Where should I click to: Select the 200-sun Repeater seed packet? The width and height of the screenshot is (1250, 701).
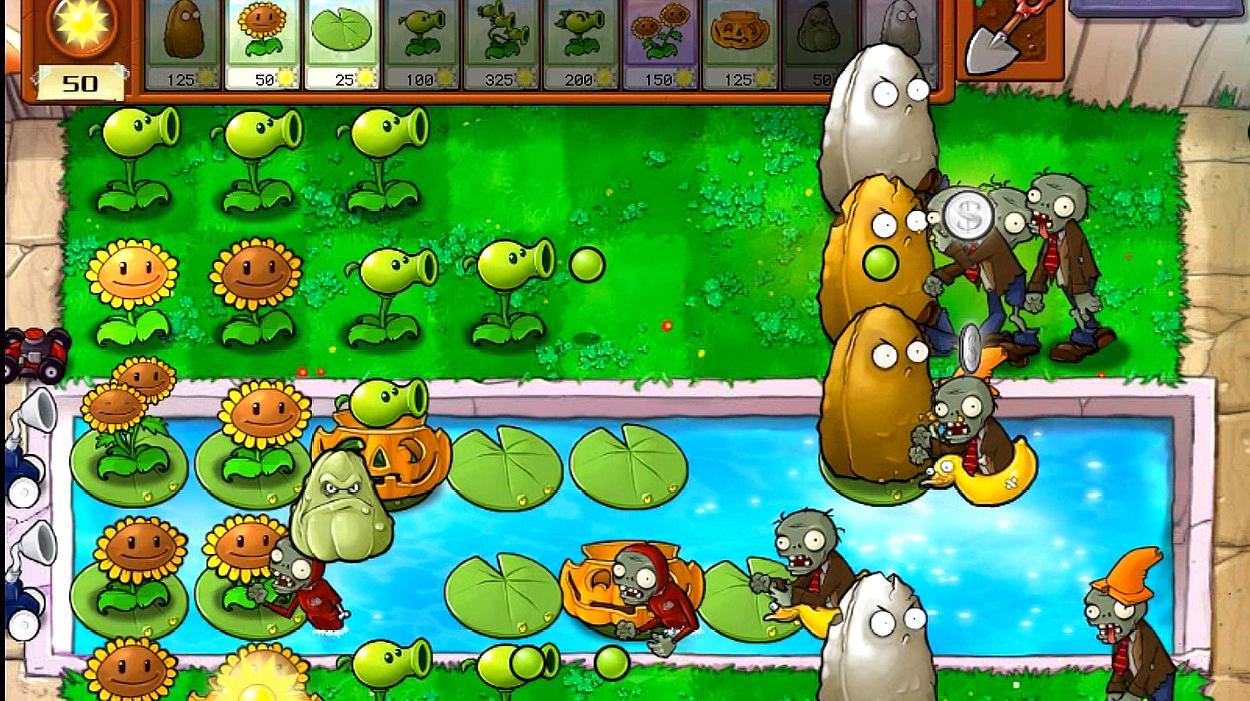pos(580,43)
